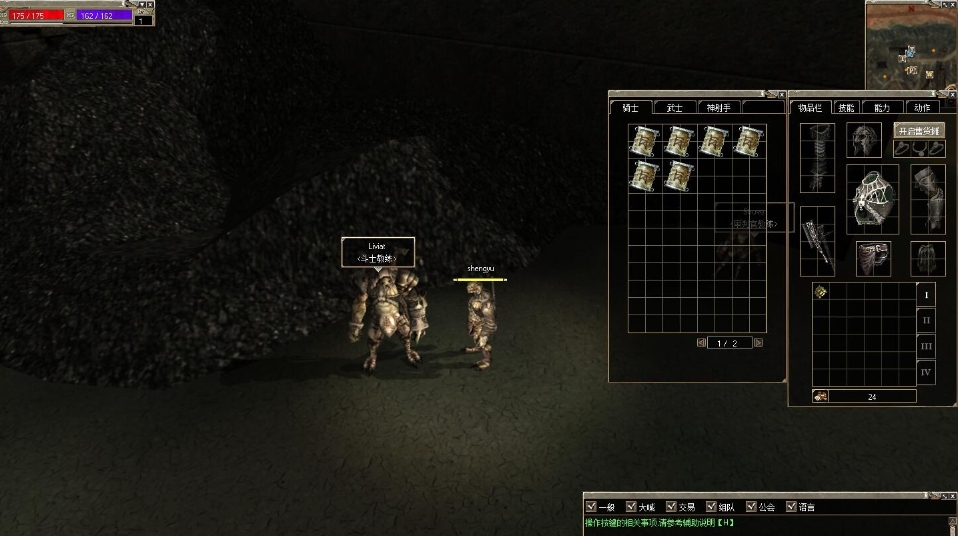
Task: Select the equipped chest armor slot
Action: point(872,199)
